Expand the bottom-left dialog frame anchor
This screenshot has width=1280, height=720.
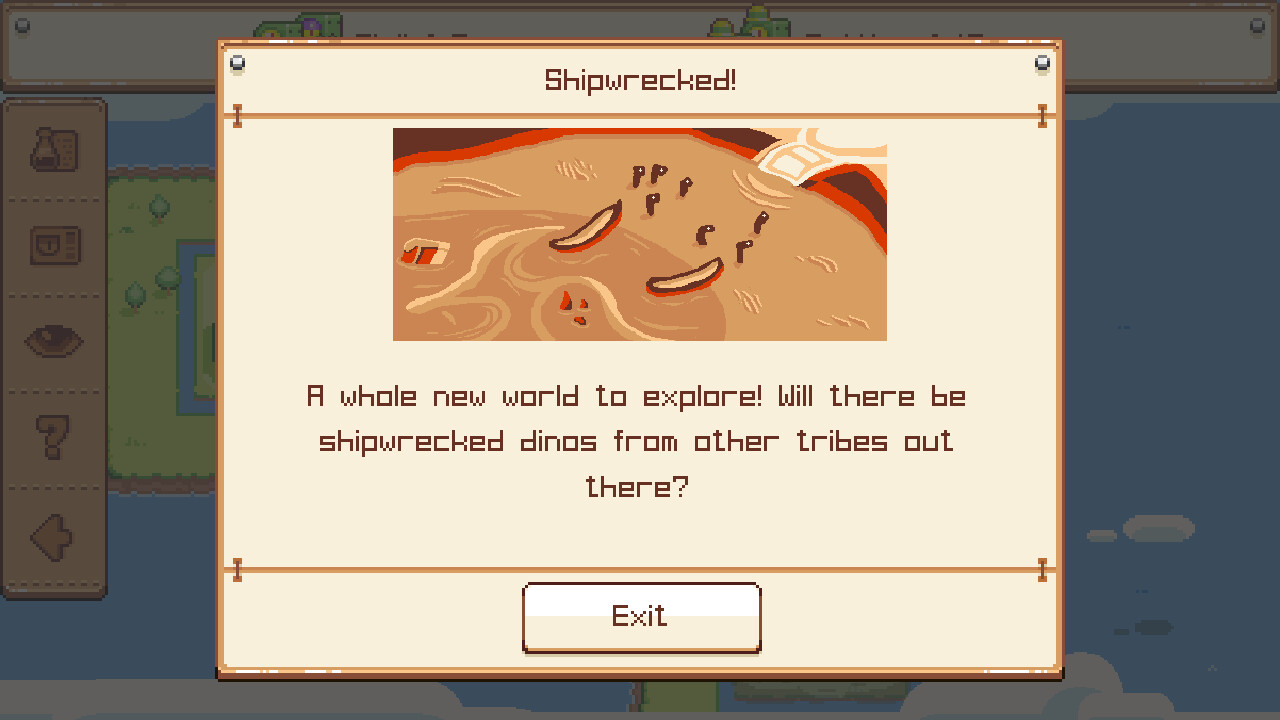click(x=237, y=567)
